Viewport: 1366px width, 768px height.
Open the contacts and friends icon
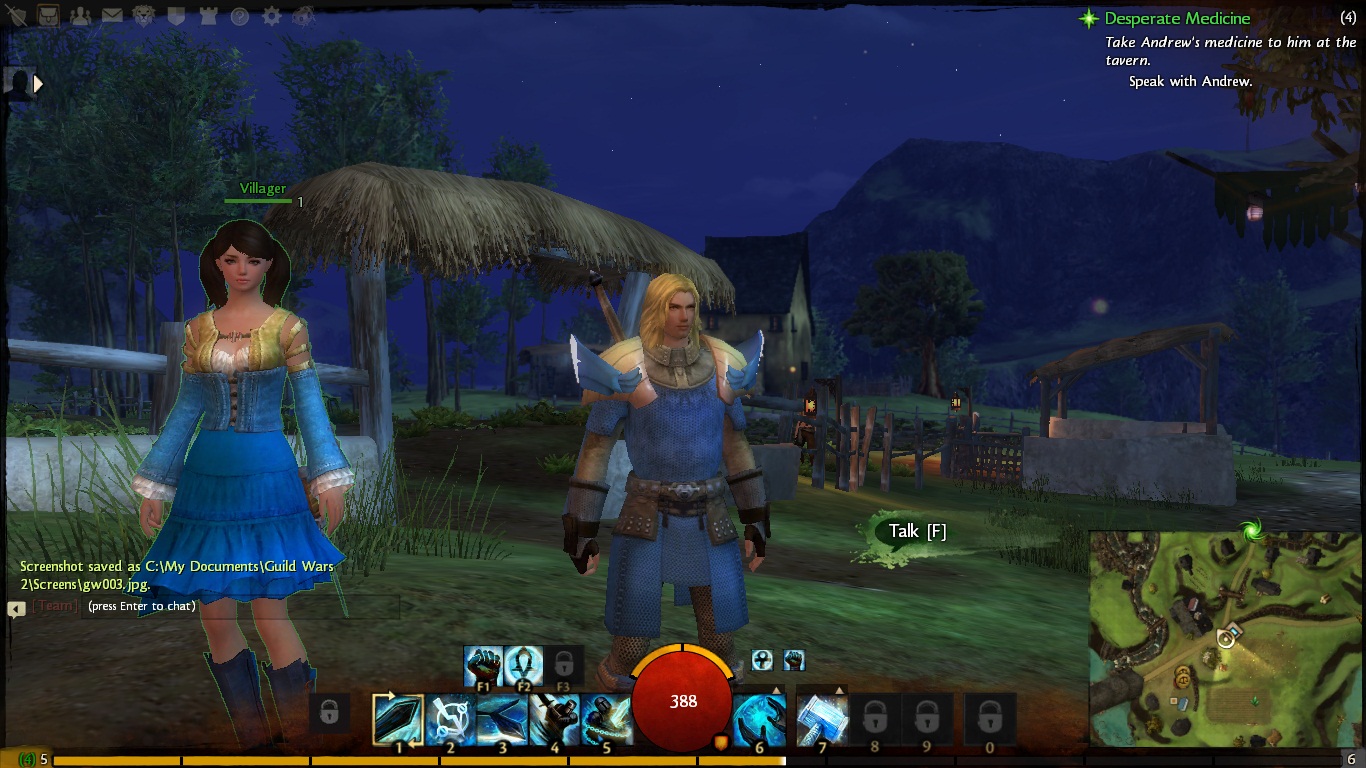(79, 16)
